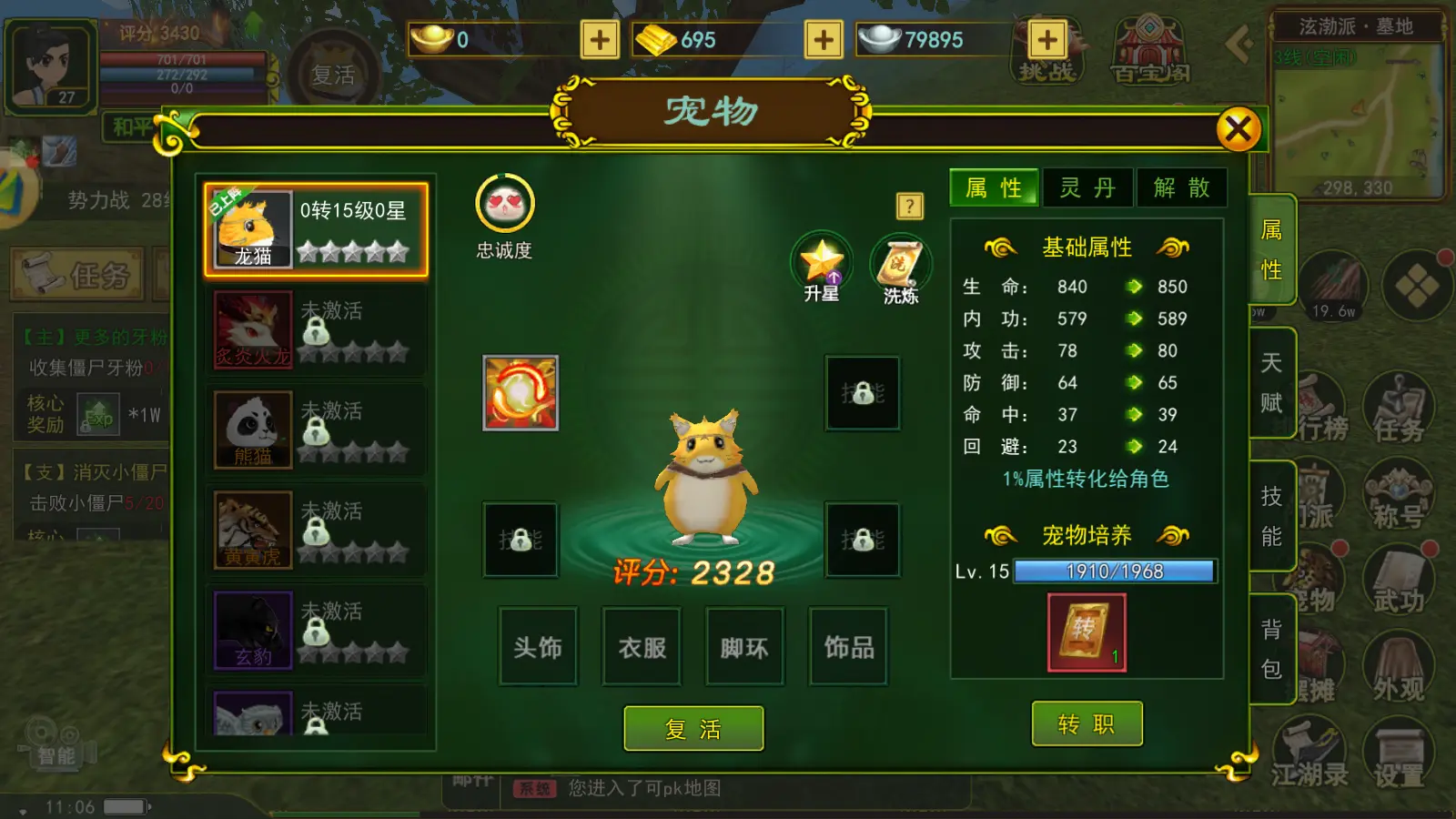1456x819 pixels.
Task: Choose the 头饰 equipment slot
Action: coord(538,647)
